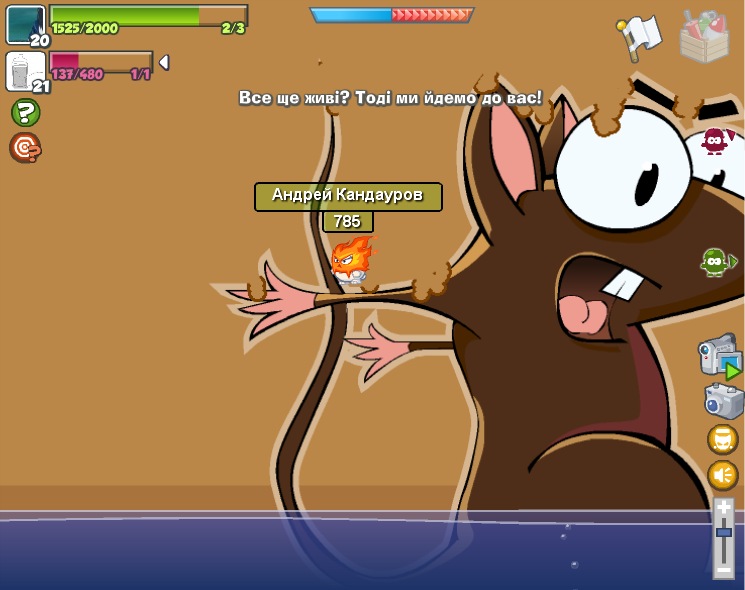Viewport: 745px width, 590px height.
Task: Jump to the green worm indicator
Action: [x=714, y=262]
